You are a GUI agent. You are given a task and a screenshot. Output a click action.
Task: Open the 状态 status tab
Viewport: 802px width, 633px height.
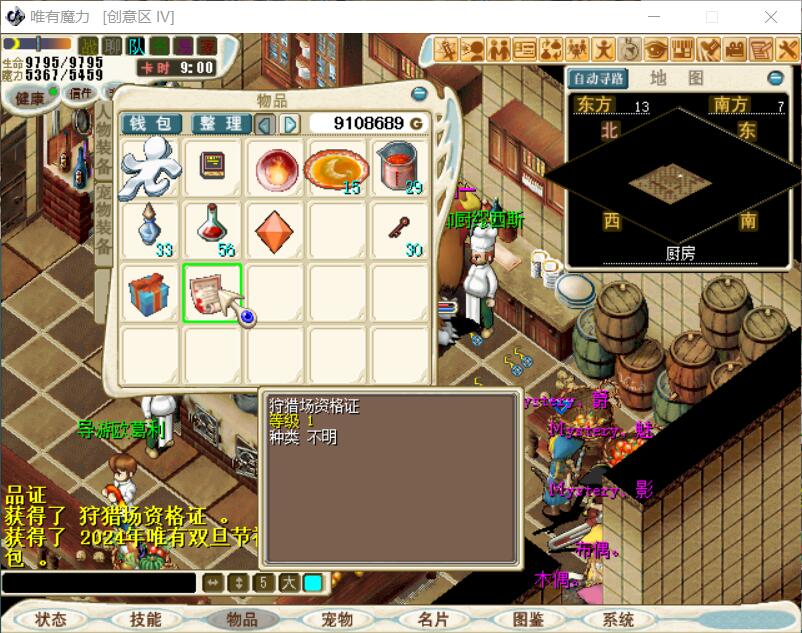[x=51, y=619]
